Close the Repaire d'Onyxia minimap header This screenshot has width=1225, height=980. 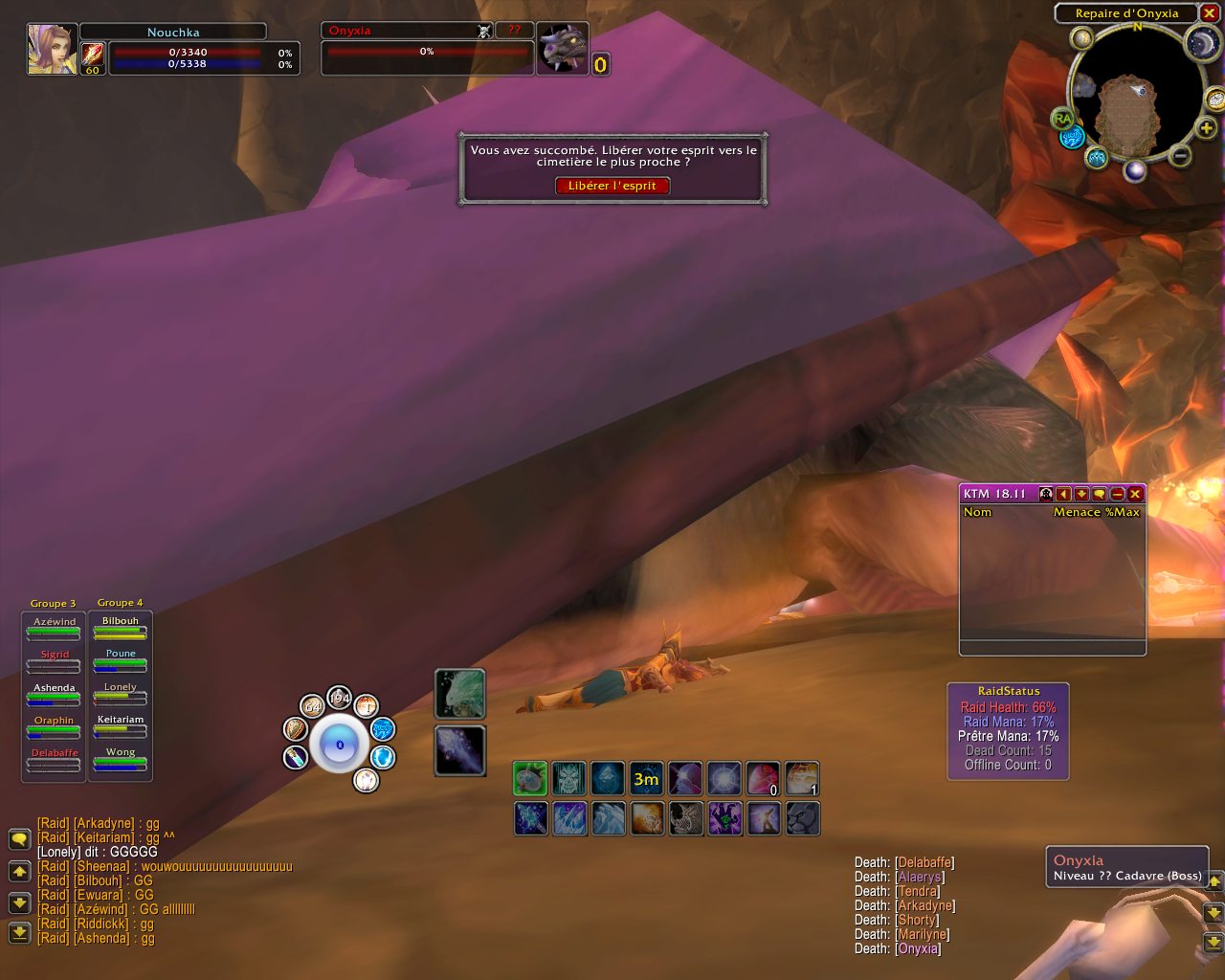(x=1209, y=13)
